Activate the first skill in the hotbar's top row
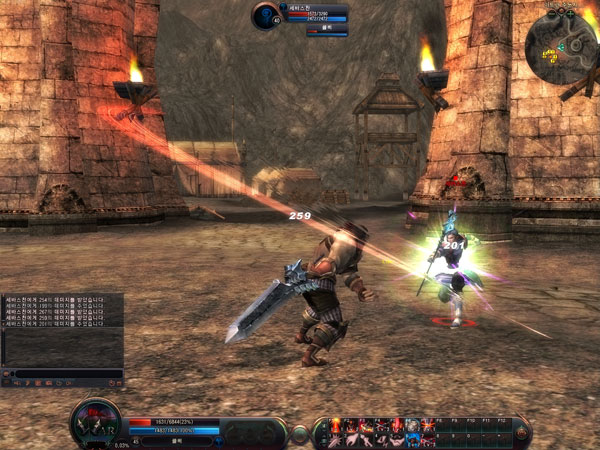600x450 pixels. pos(336,425)
